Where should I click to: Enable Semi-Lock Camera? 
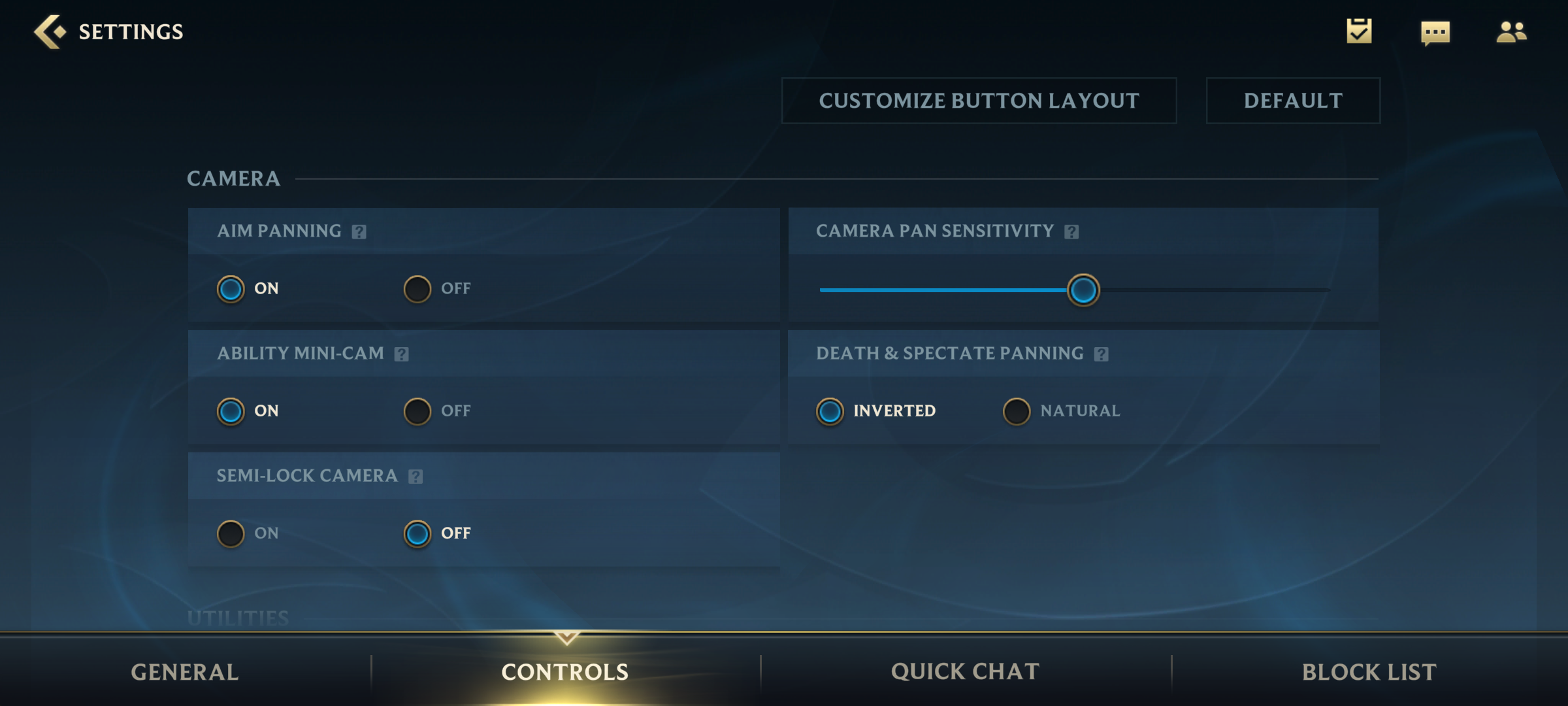click(x=230, y=533)
